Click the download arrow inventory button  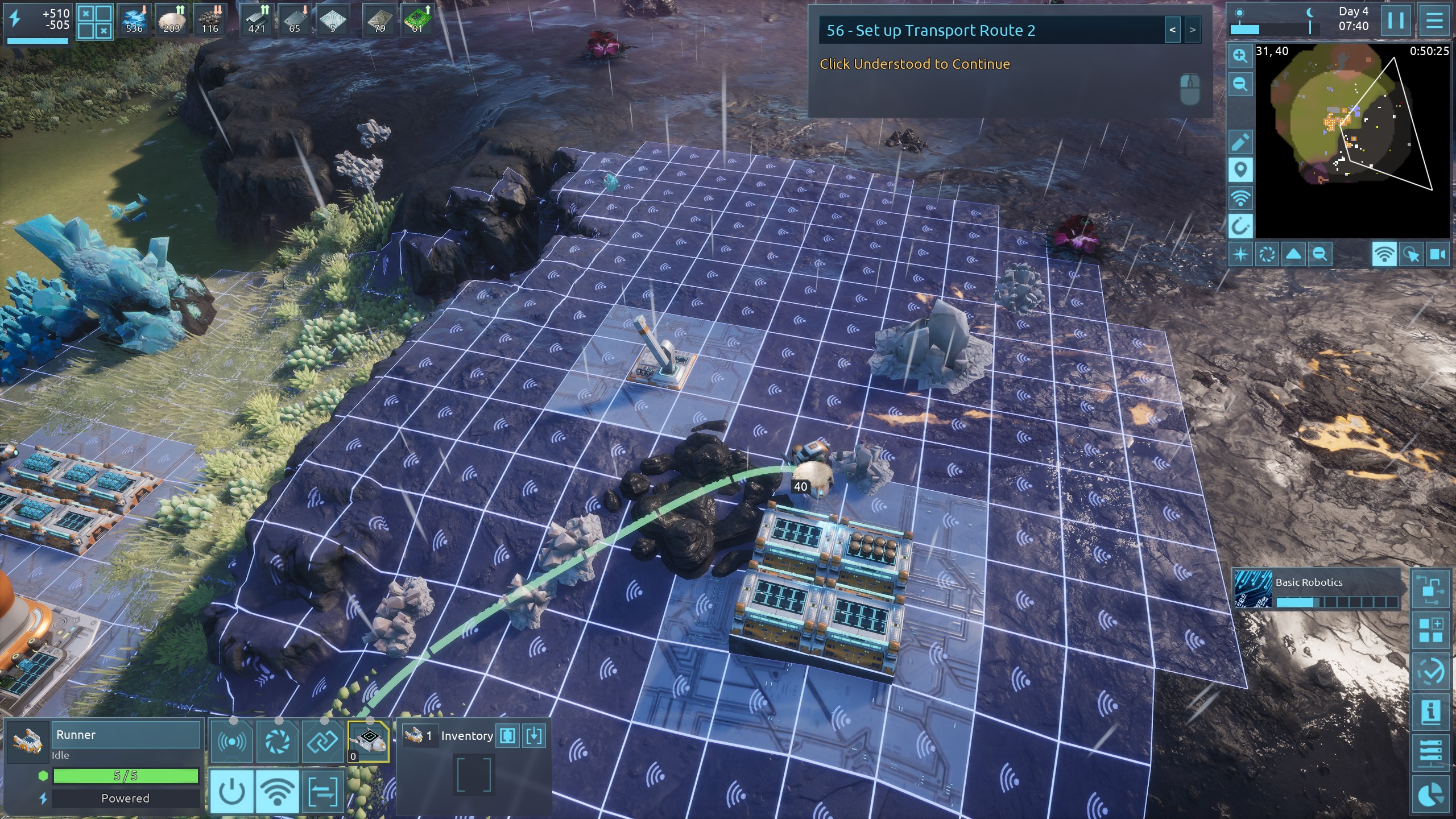(x=534, y=736)
